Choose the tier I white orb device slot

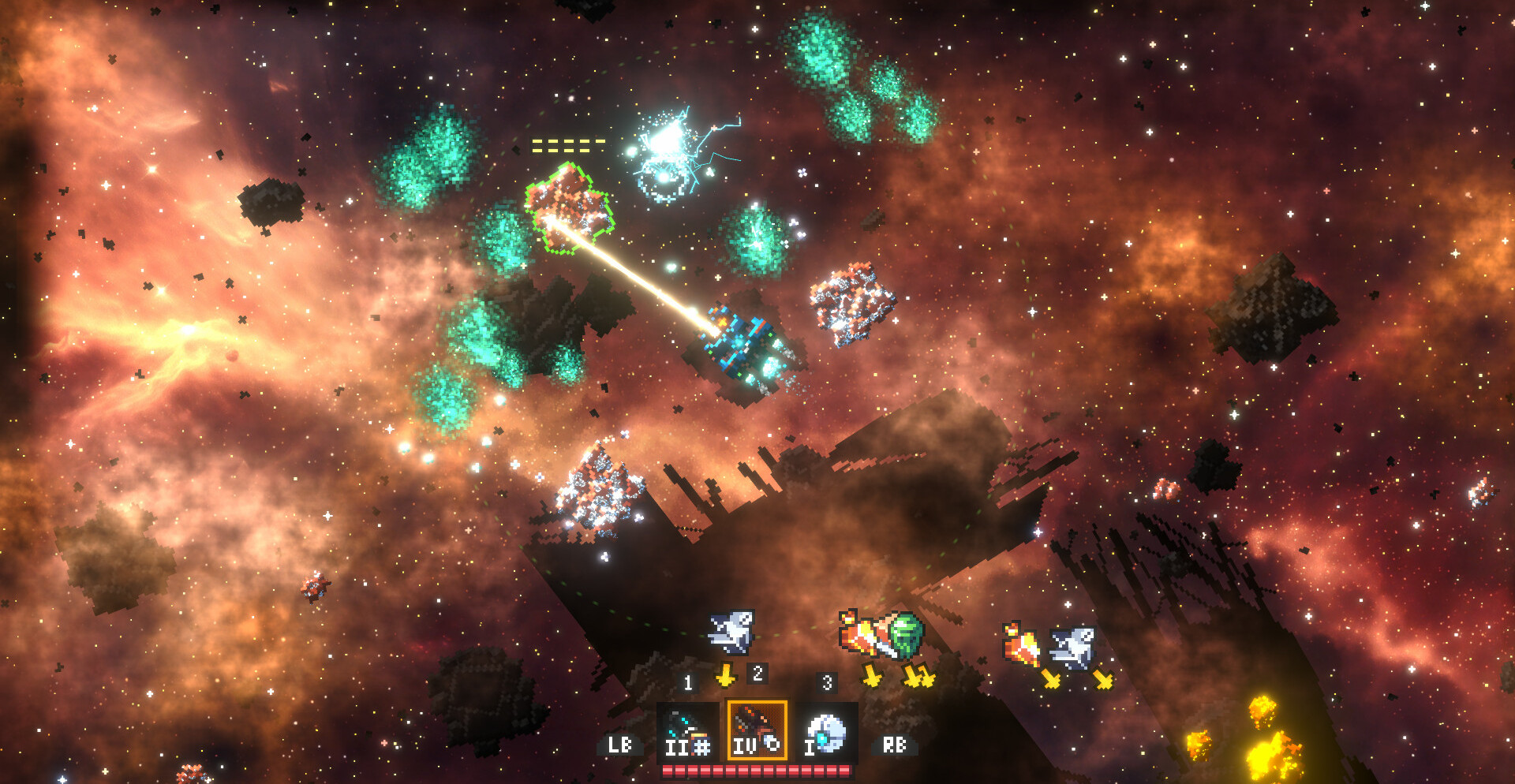click(825, 731)
